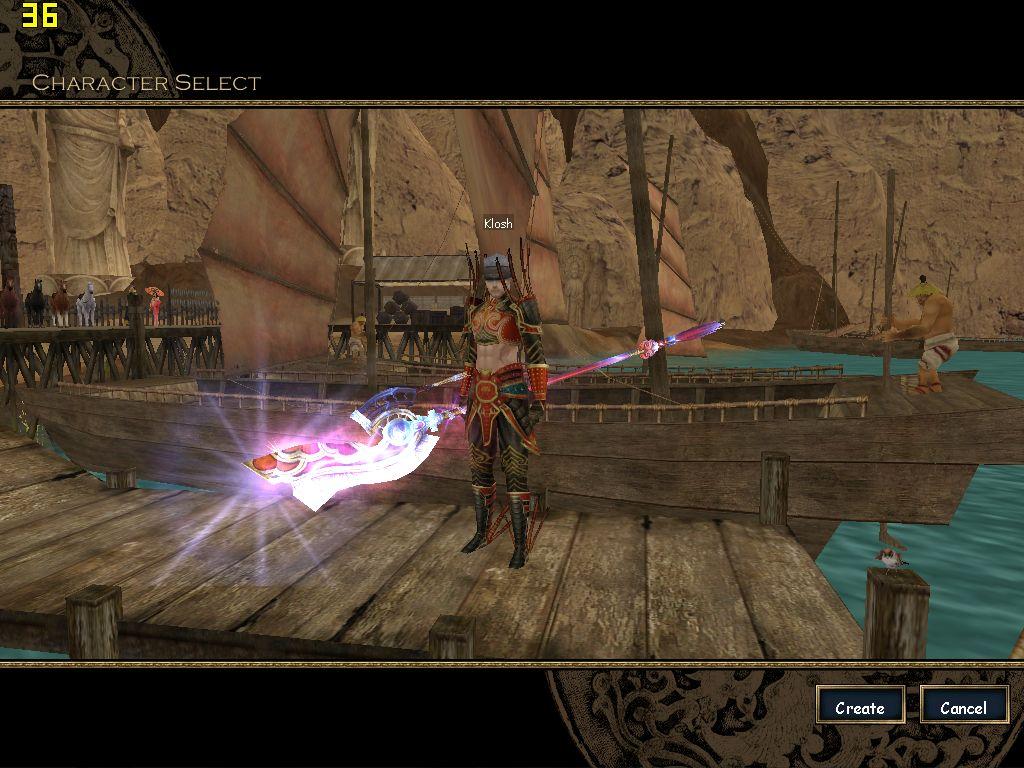Click the Create button
The image size is (1024, 768).
click(860, 707)
